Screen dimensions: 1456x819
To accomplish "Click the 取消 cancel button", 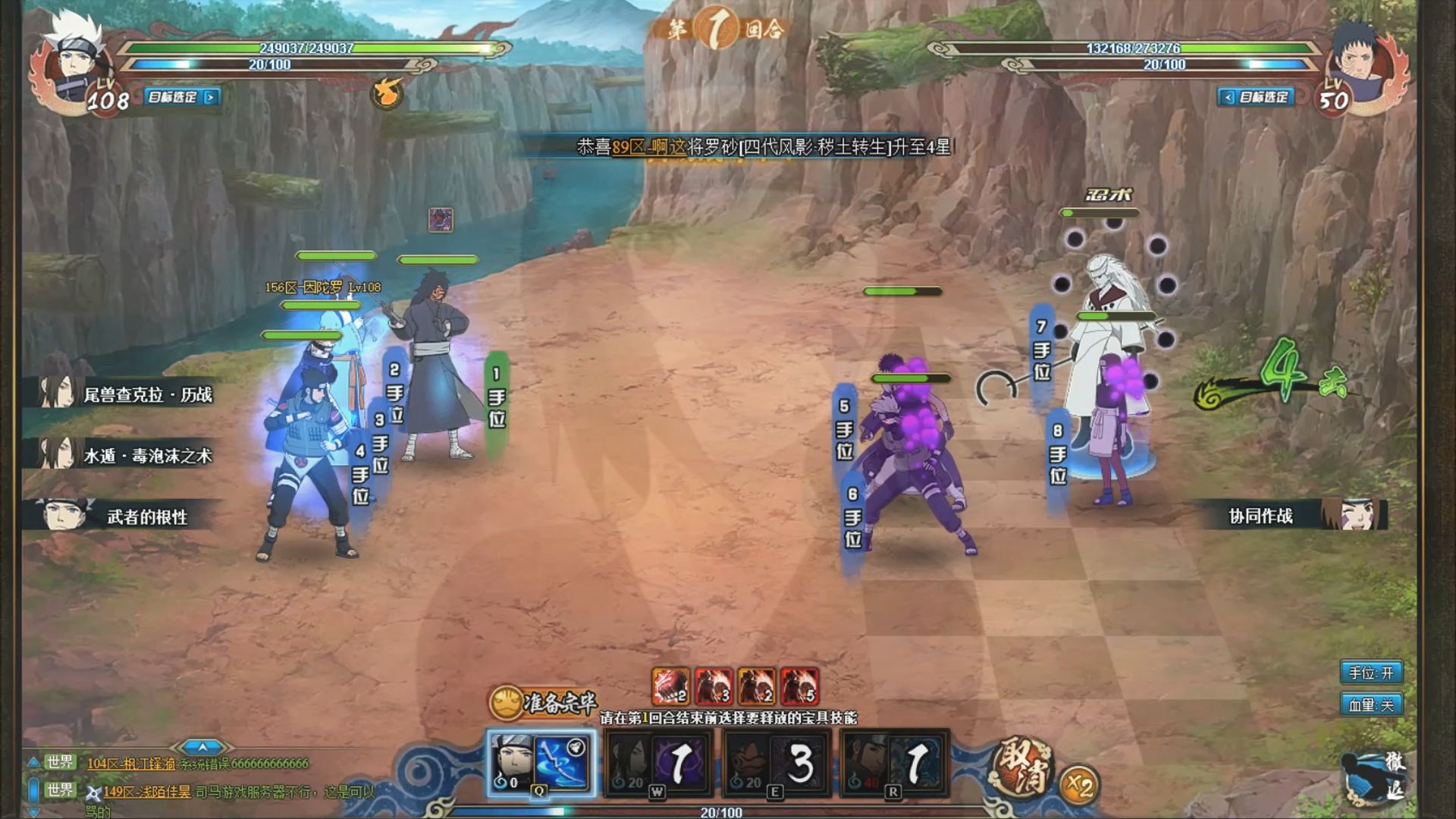I will click(x=1023, y=768).
